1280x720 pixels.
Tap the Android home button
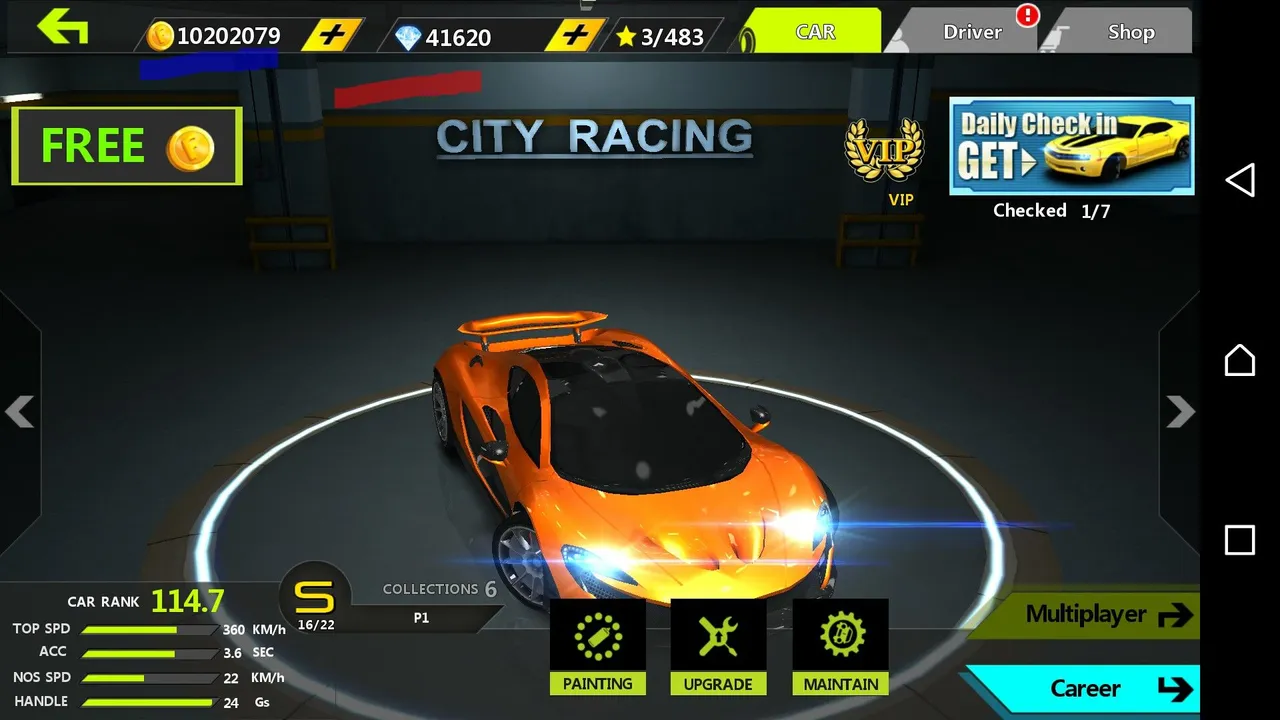point(1240,360)
